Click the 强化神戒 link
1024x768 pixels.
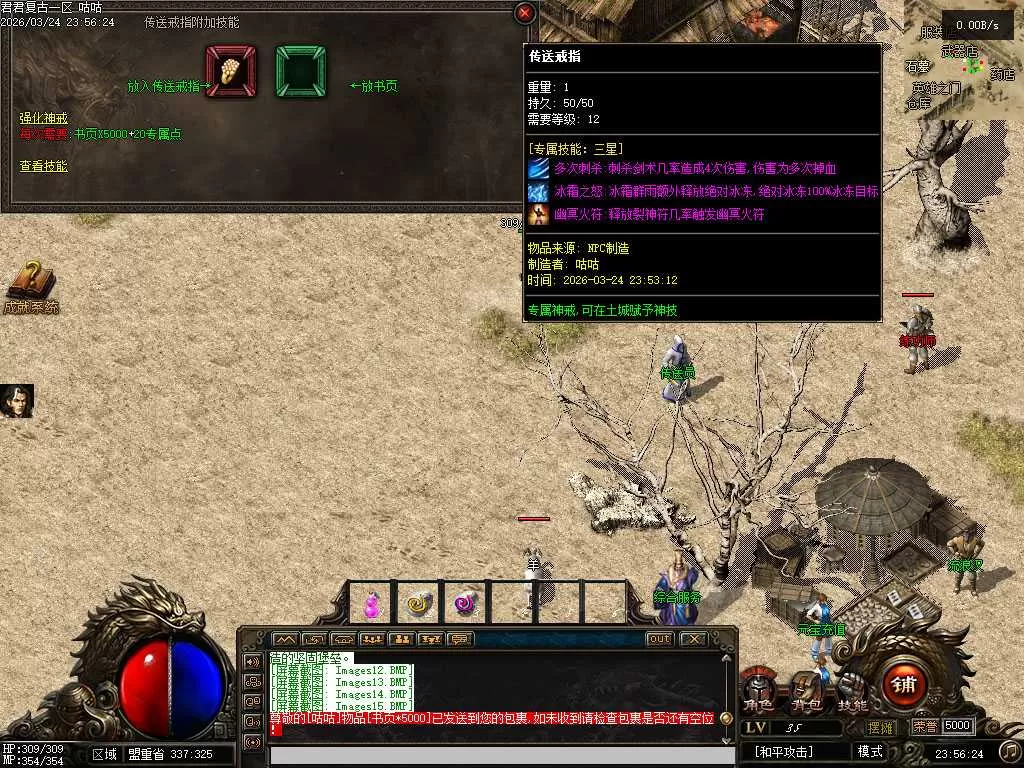pyautogui.click(x=43, y=118)
